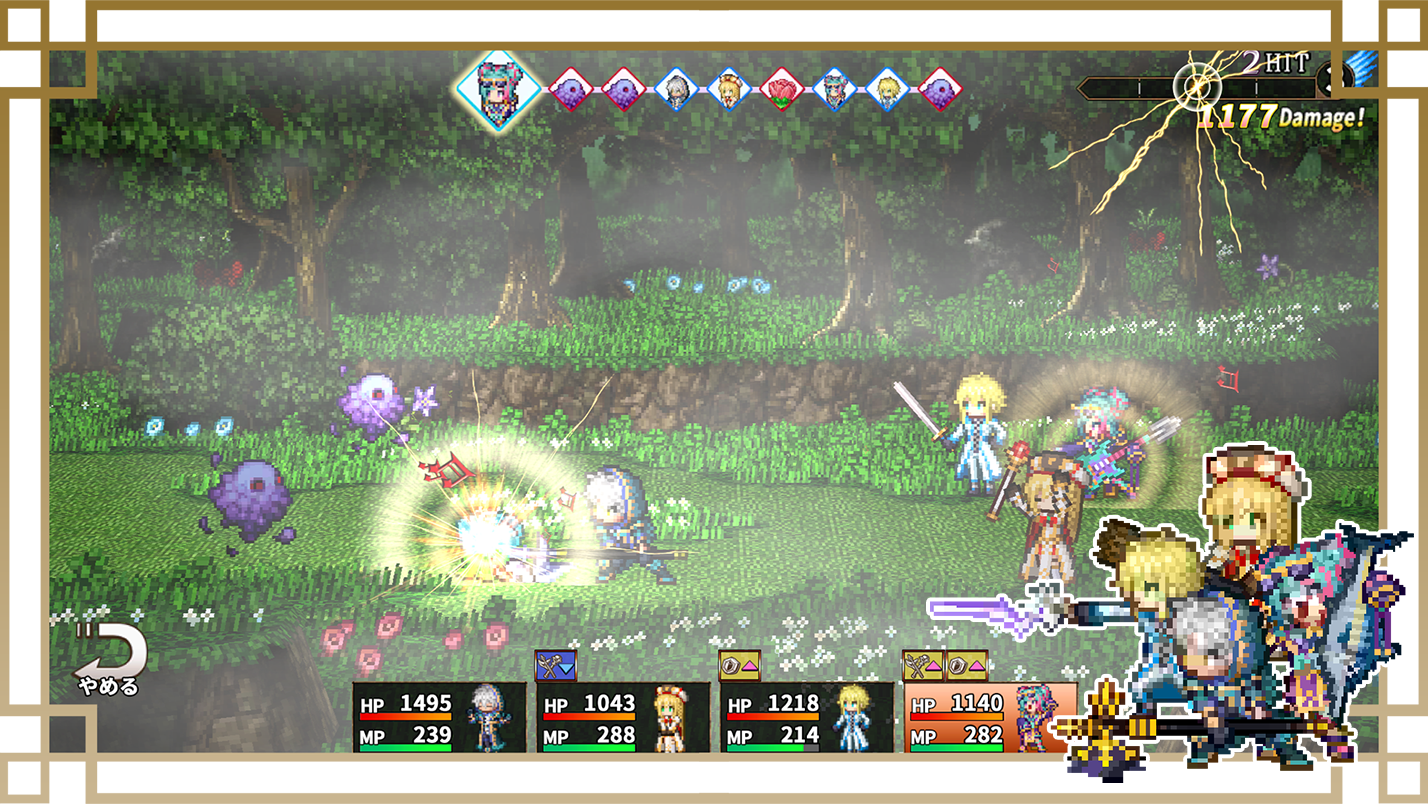Inspect the shield buff above the HP 1218 panel

coord(740,665)
